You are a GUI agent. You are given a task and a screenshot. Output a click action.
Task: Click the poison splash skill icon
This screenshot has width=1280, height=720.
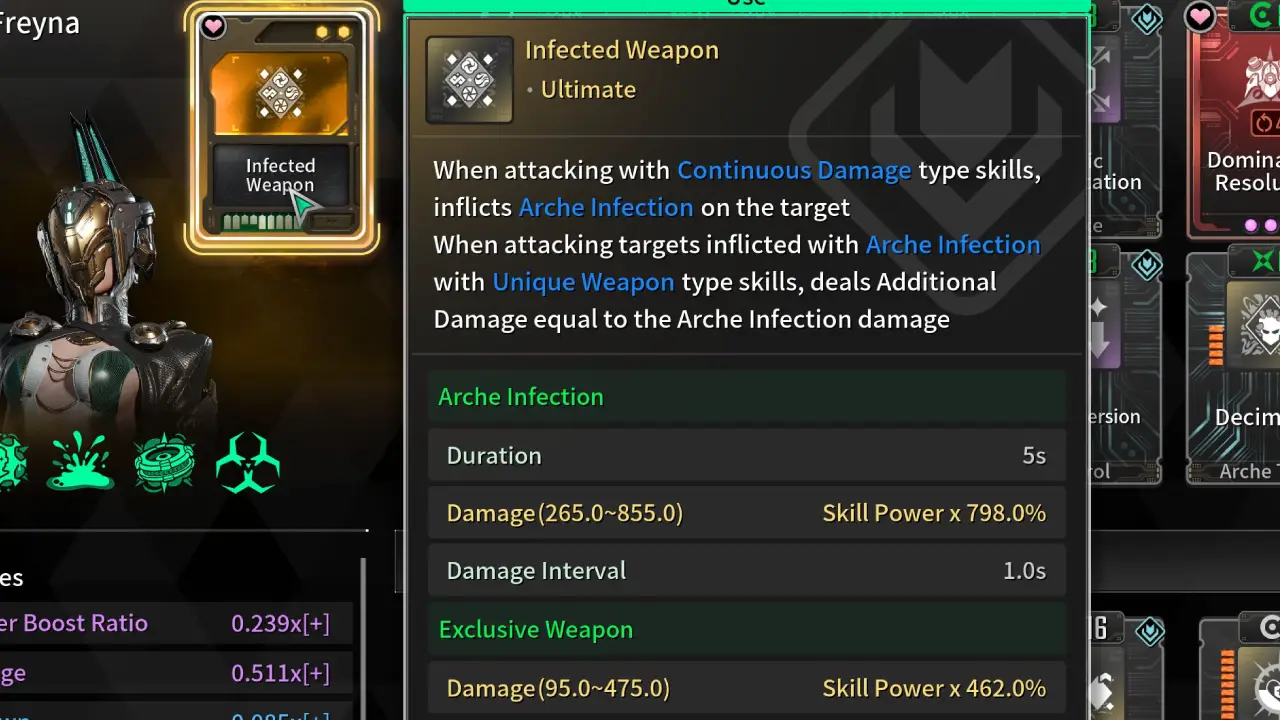coord(80,460)
